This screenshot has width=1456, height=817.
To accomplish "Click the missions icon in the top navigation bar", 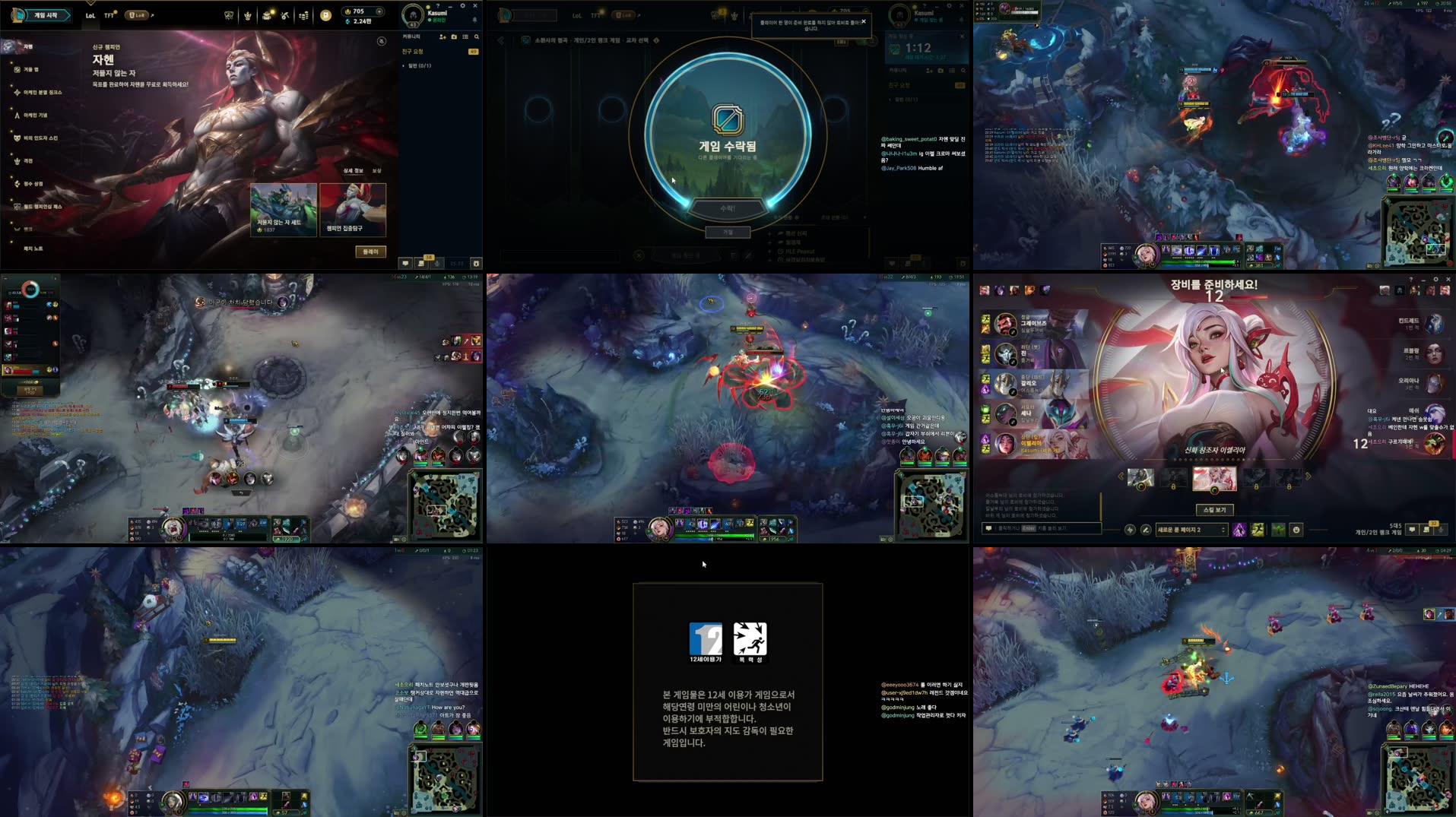I will tap(284, 14).
